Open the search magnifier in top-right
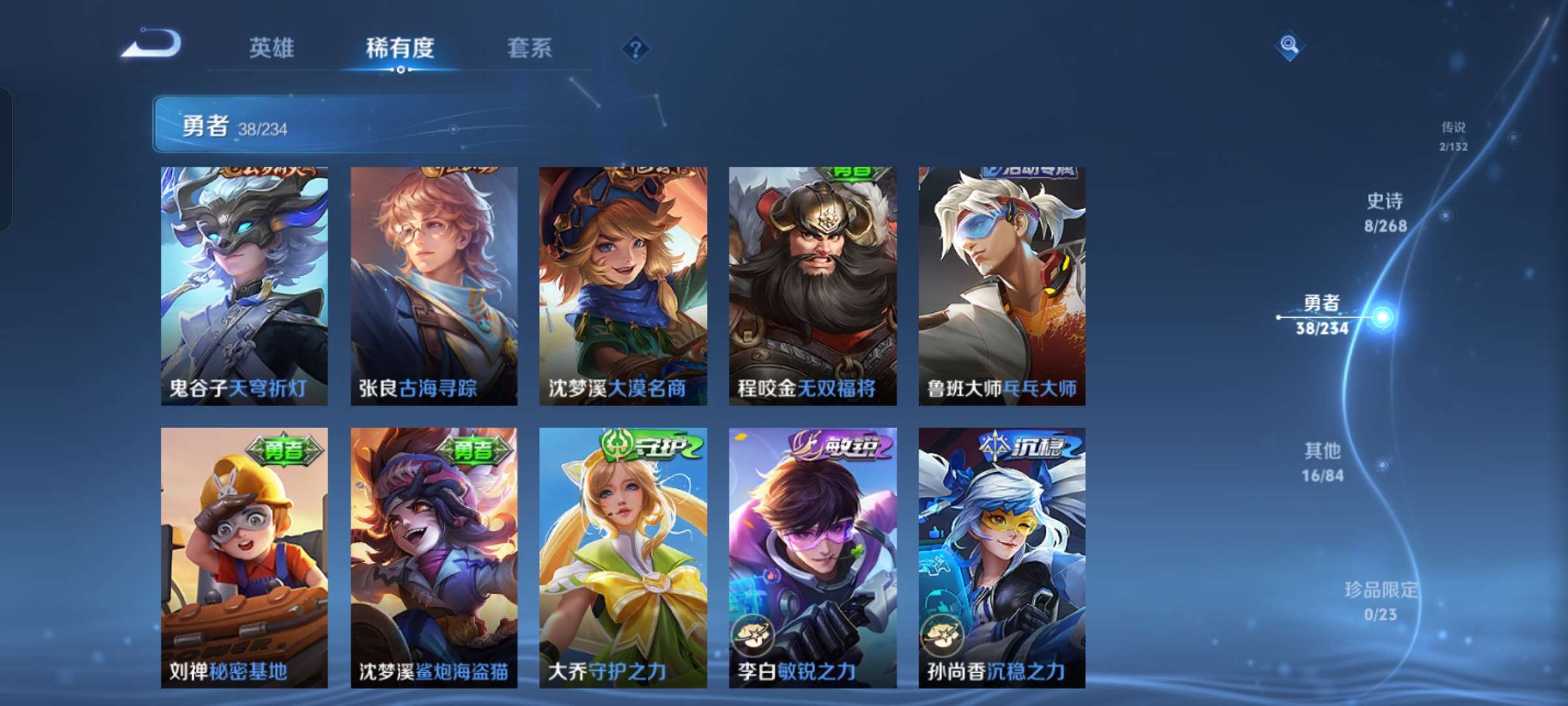This screenshot has height=706, width=1568. pos(1290,45)
